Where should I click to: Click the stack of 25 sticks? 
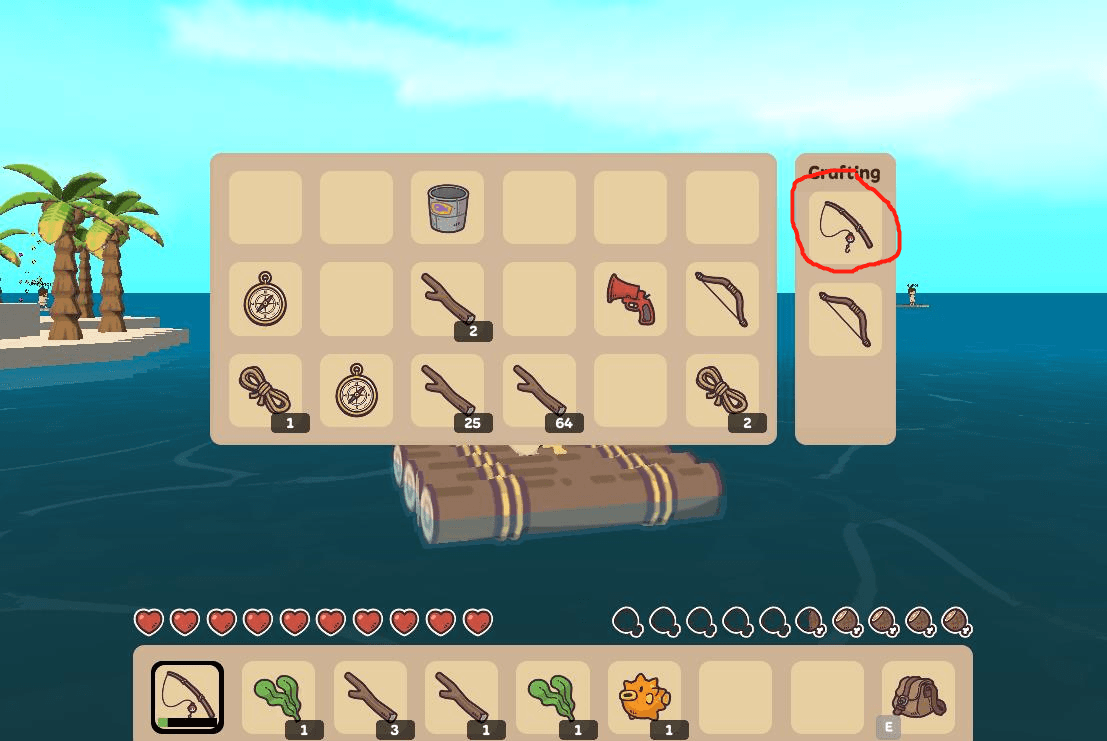click(447, 390)
